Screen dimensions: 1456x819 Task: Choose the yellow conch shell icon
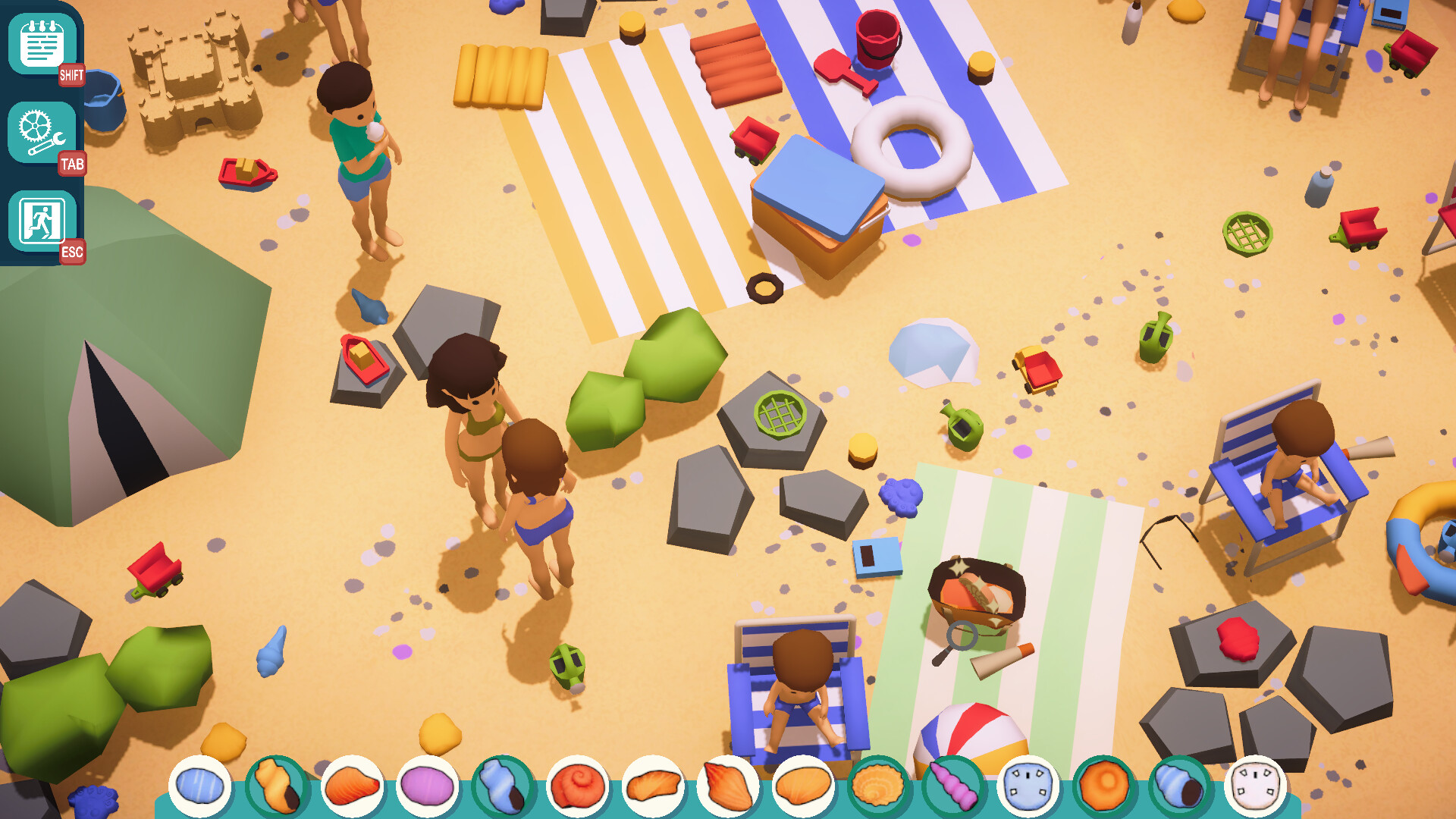coord(276,786)
